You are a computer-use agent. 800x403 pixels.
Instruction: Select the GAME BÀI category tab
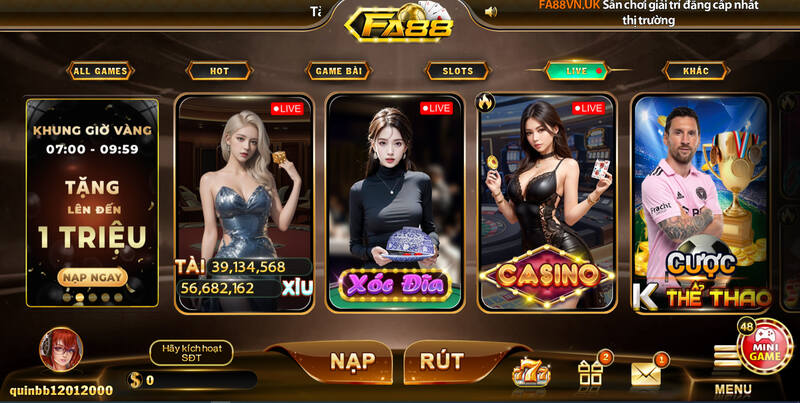point(338,71)
